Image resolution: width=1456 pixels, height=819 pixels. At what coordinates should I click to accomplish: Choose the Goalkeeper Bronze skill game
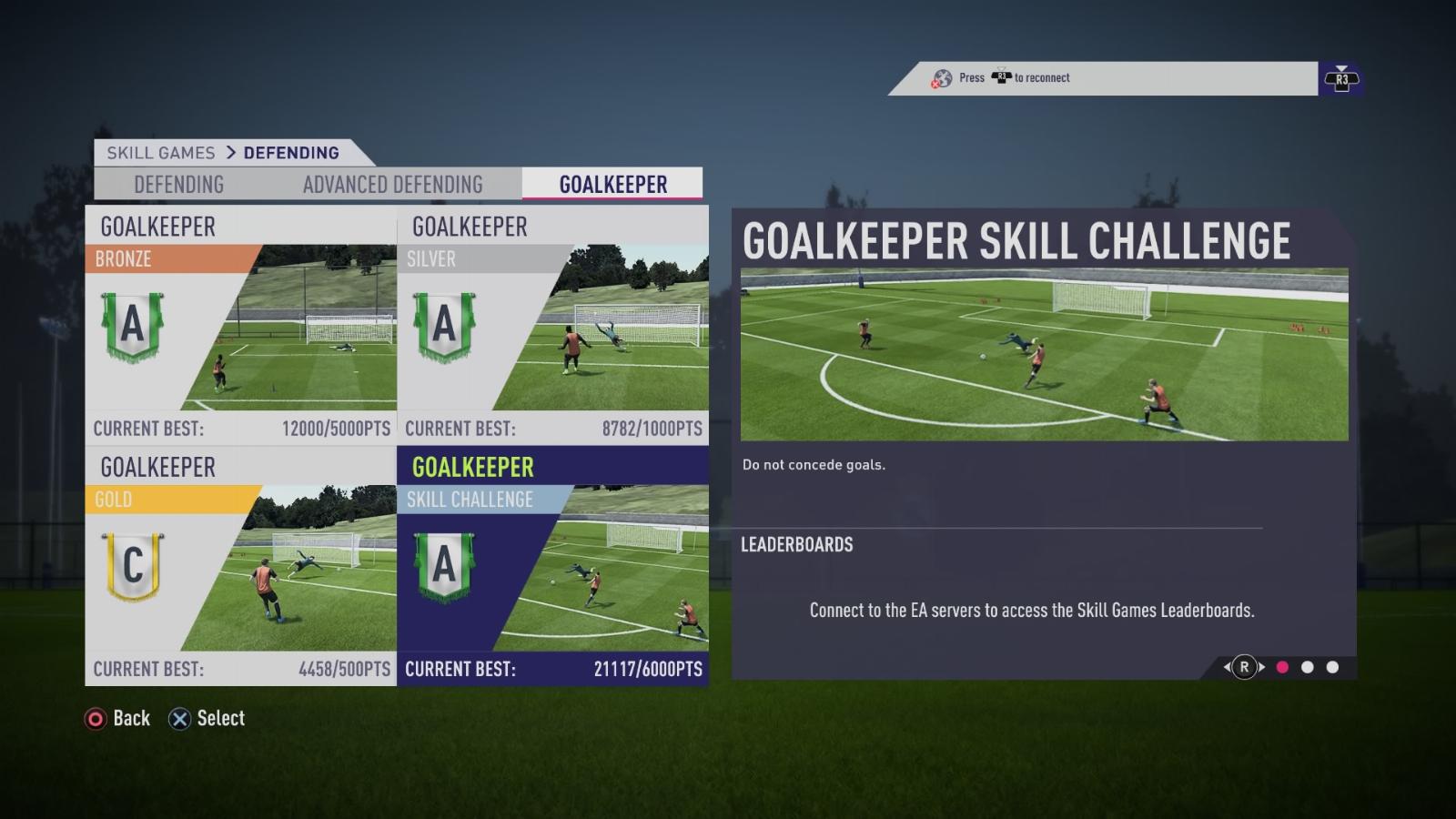pos(241,326)
